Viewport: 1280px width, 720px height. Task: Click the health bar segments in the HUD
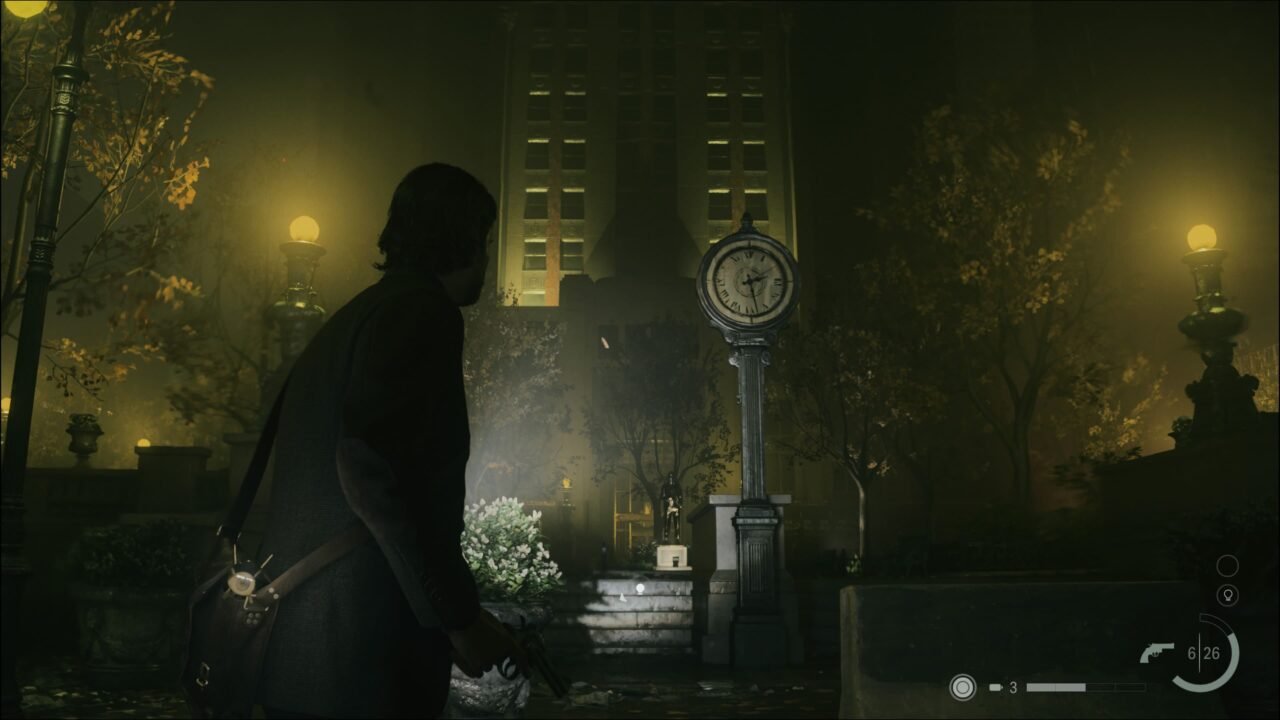tap(1085, 687)
